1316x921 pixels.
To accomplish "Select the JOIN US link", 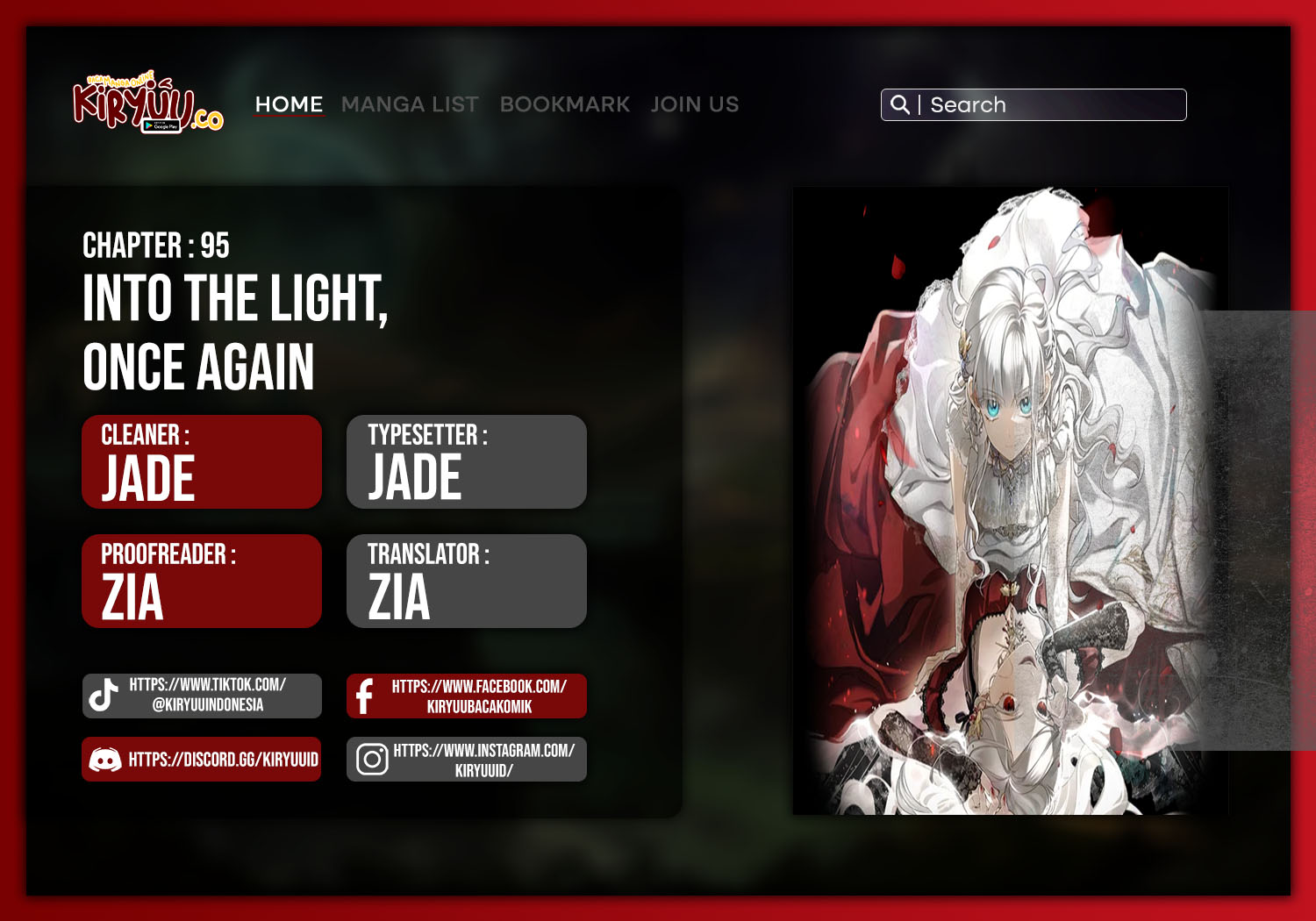I will tap(695, 104).
